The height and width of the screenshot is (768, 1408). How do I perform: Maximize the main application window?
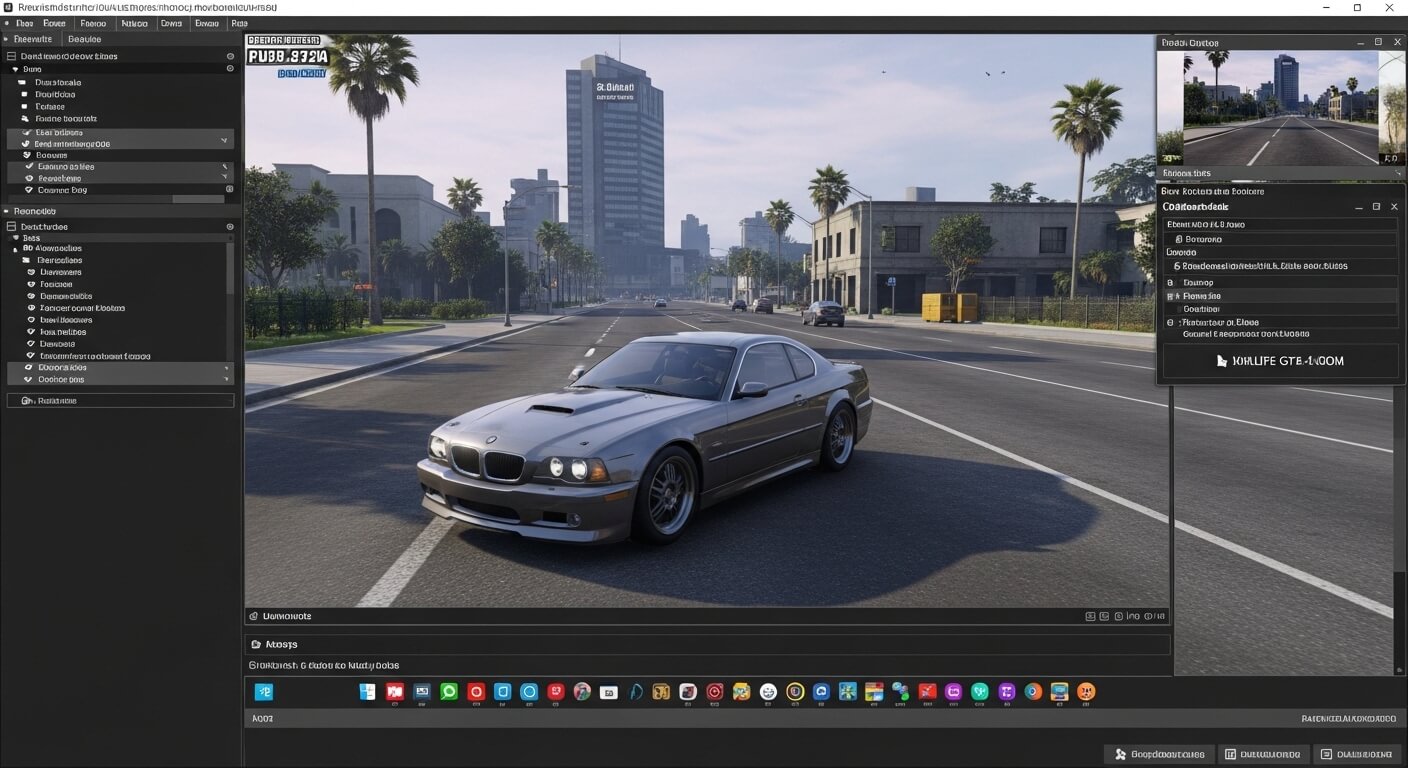tap(1357, 8)
